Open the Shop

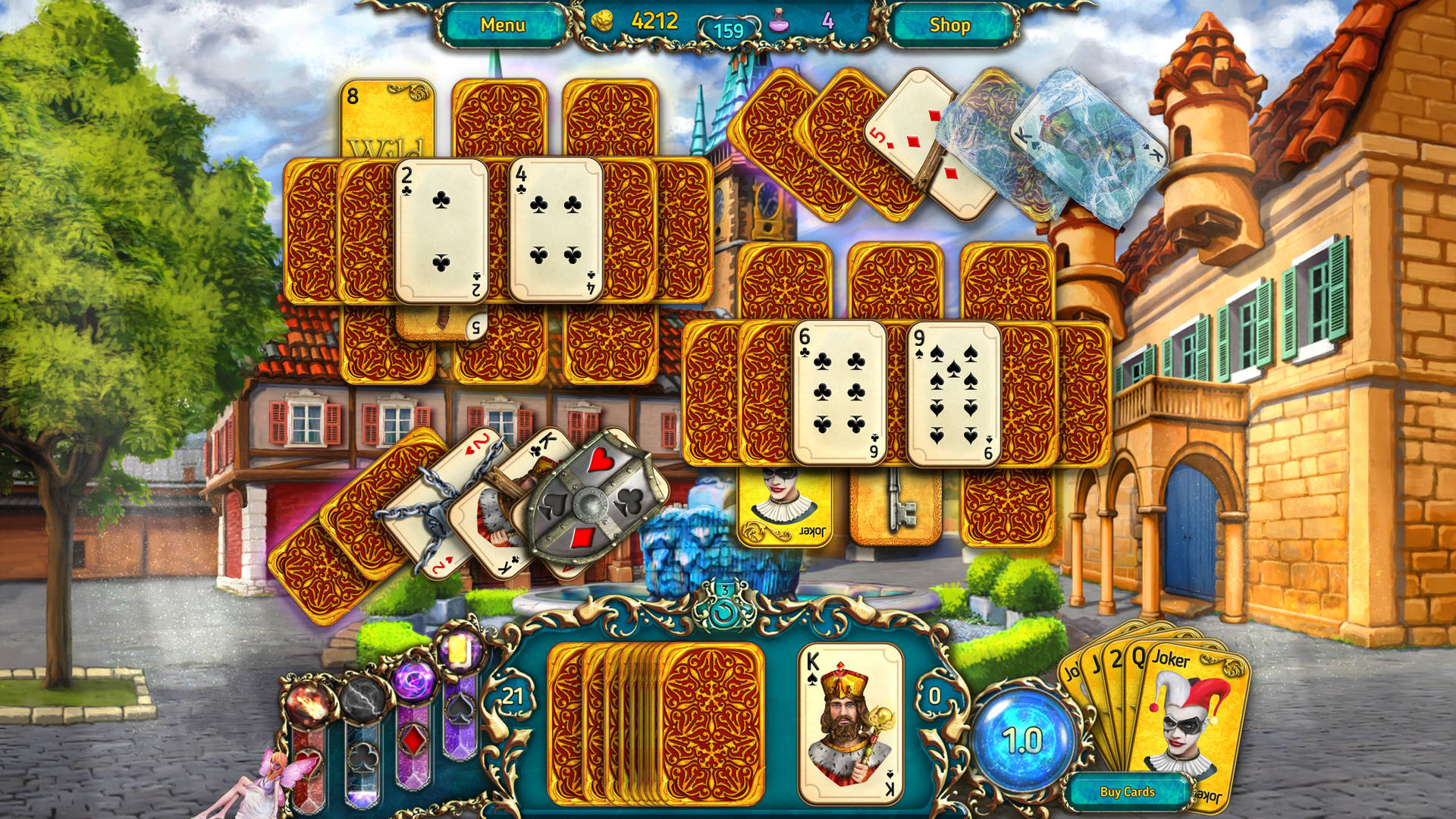(952, 24)
